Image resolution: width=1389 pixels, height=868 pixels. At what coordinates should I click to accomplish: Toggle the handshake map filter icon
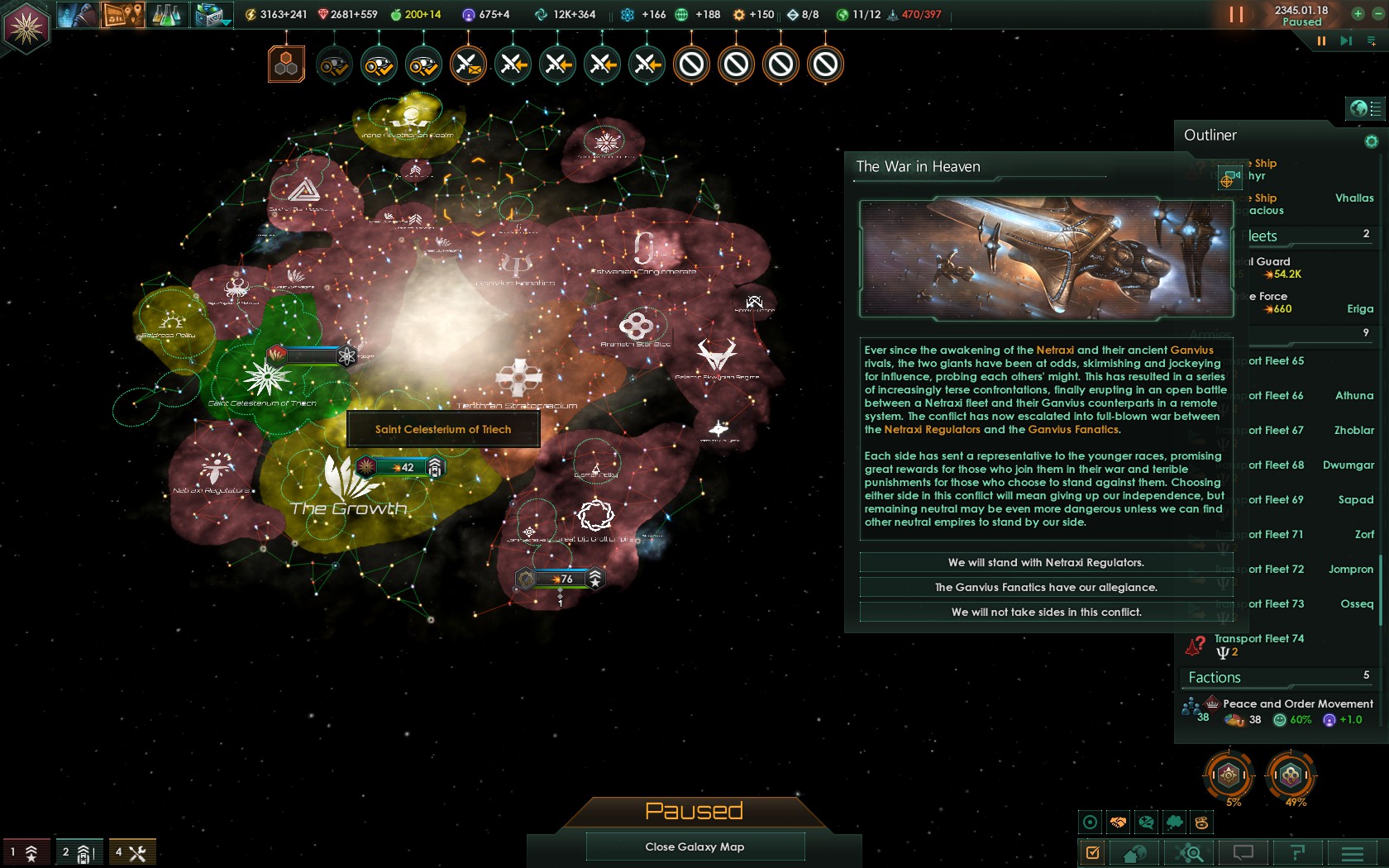[x=1118, y=823]
